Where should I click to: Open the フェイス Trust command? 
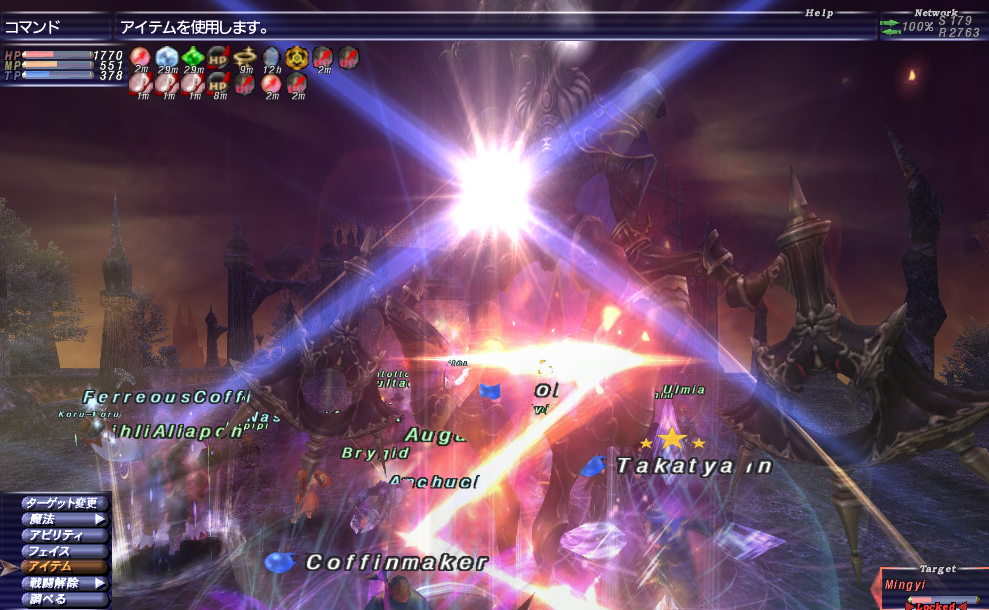61,551
